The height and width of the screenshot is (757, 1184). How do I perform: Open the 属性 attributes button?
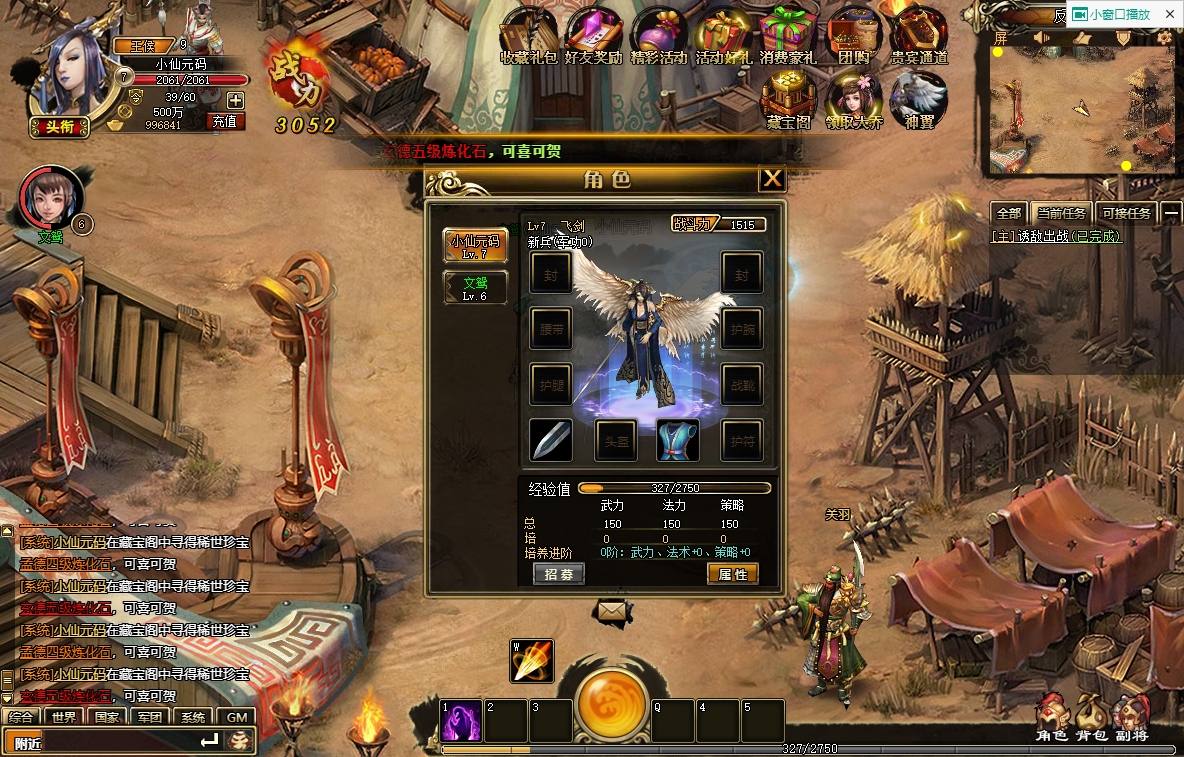(x=732, y=574)
